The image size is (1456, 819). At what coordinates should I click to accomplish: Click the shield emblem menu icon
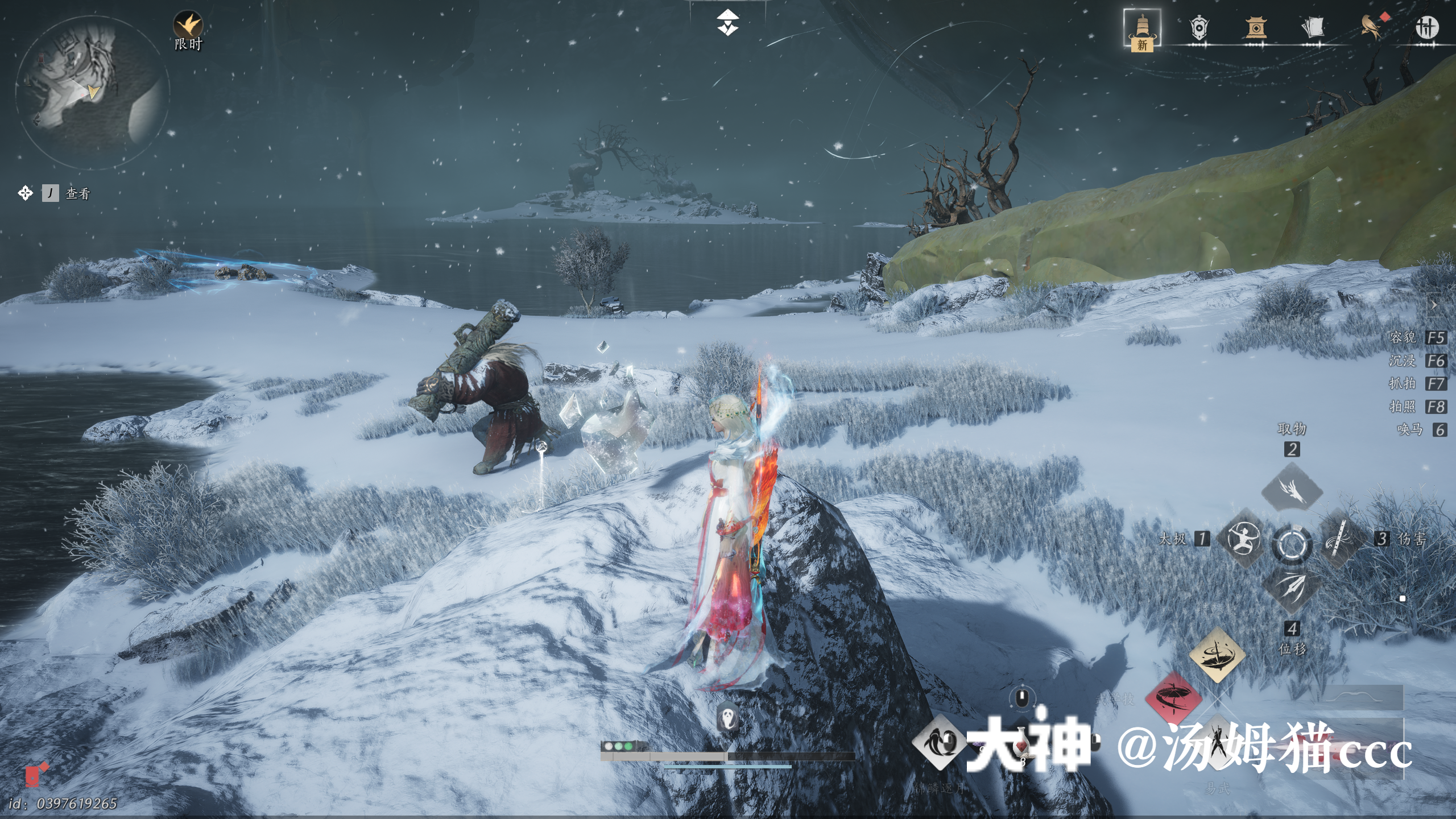(x=1198, y=28)
